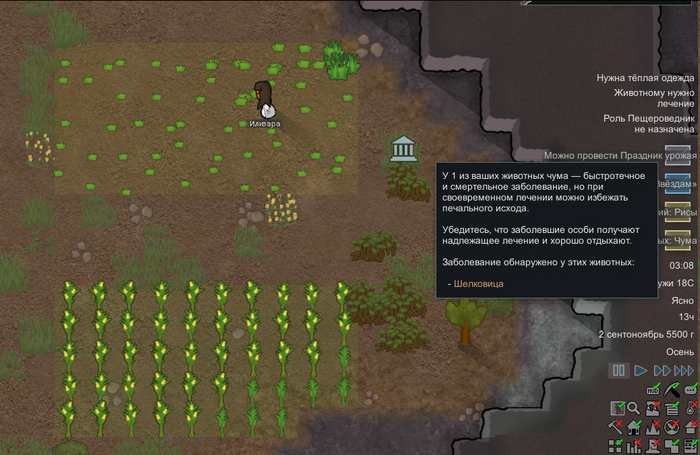700x455 pixels.
Task: Open the 'Нужна тёплая одежда' alert
Action: click(x=644, y=77)
